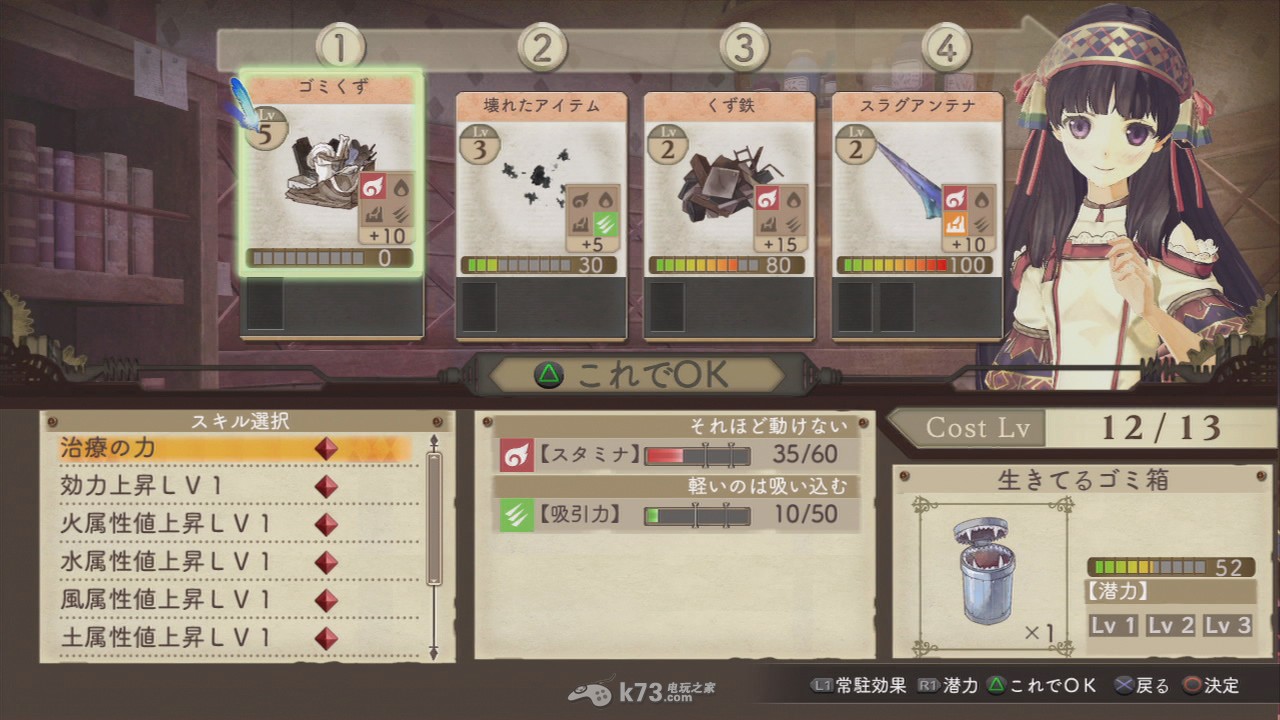Pick the 水属性値上昇LV1 skill
Screen dimensions: 1280x720
235,562
